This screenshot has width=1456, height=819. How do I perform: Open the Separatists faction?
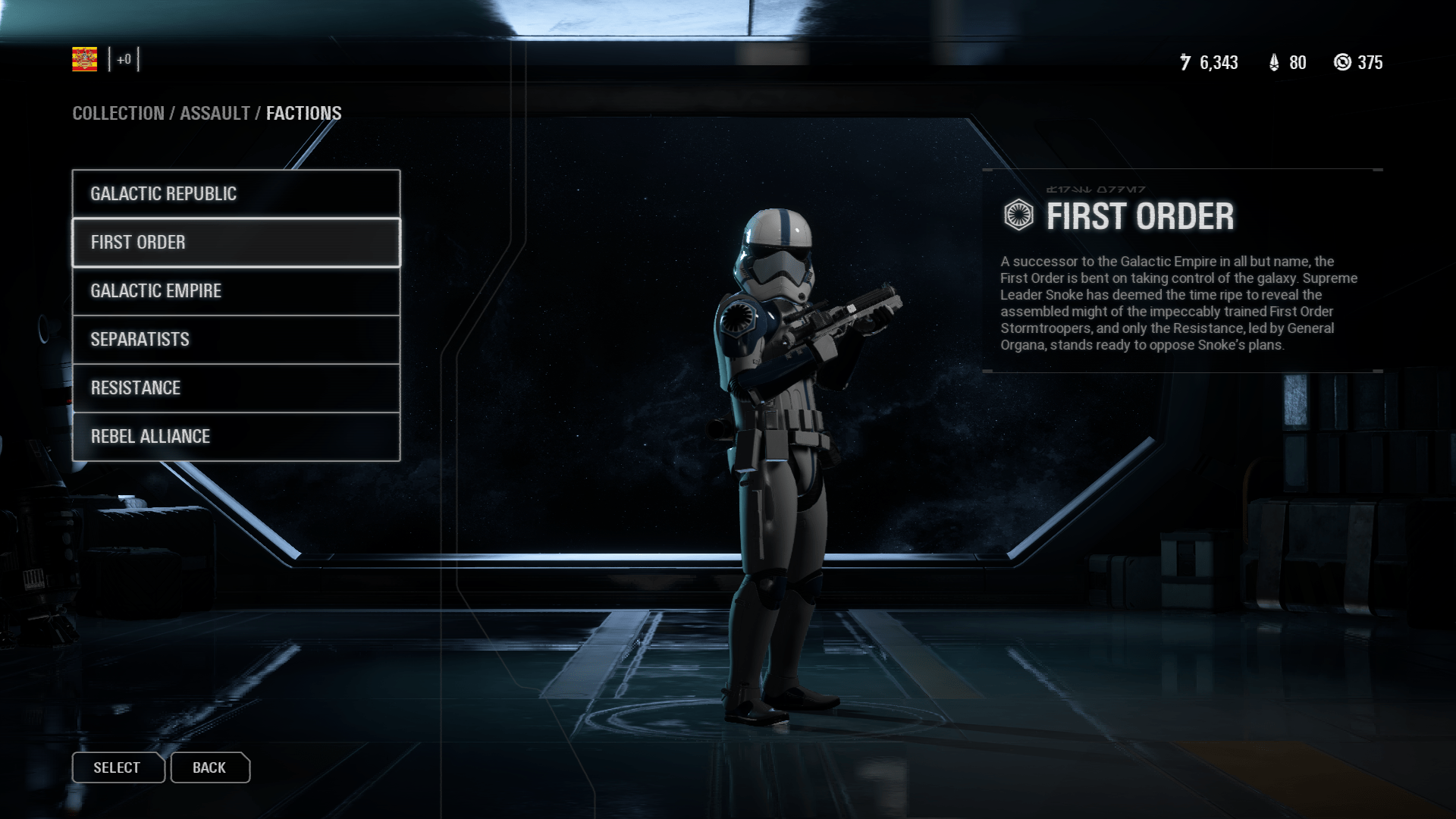pyautogui.click(x=236, y=339)
